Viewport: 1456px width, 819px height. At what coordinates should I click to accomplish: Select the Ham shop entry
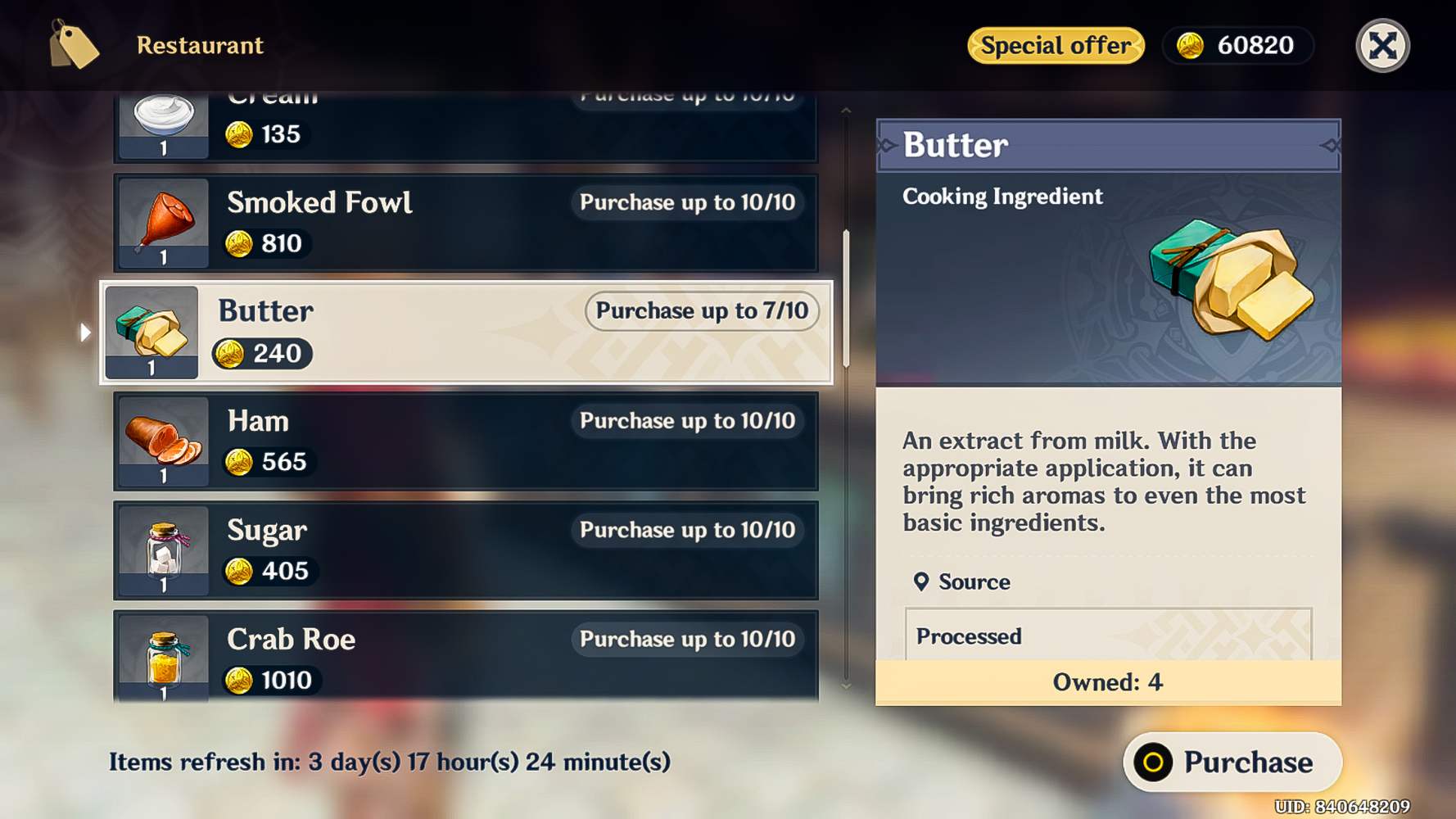[x=465, y=441]
